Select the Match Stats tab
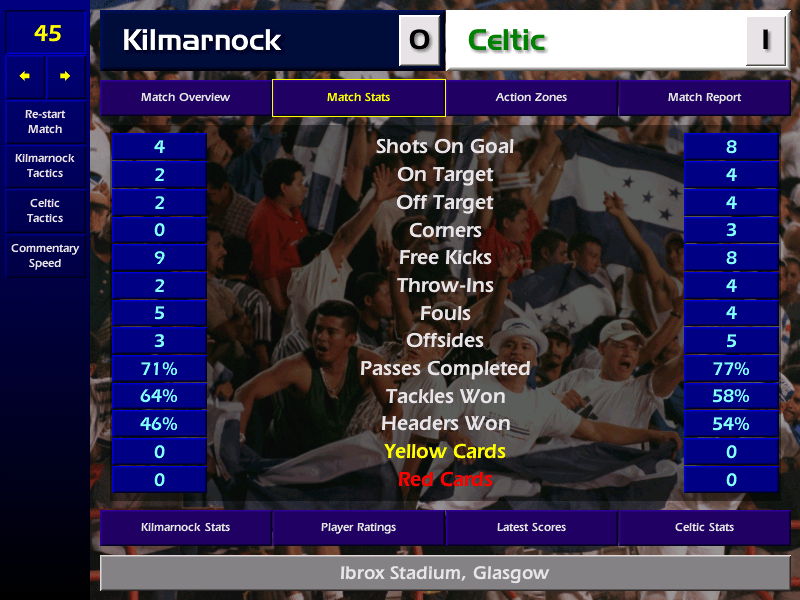The width and height of the screenshot is (800, 600). tap(358, 98)
